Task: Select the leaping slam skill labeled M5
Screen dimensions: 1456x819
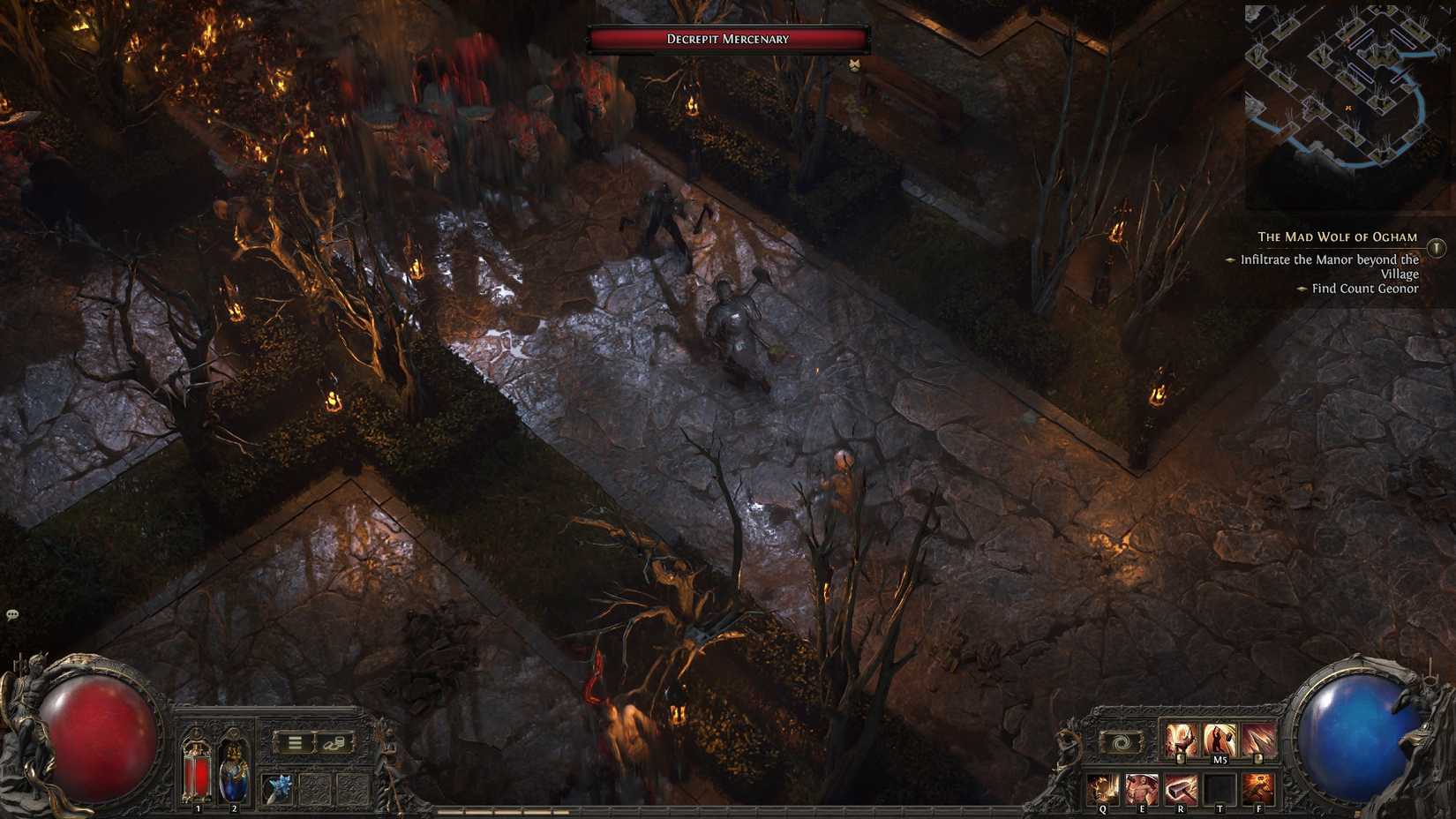Action: click(x=1220, y=740)
